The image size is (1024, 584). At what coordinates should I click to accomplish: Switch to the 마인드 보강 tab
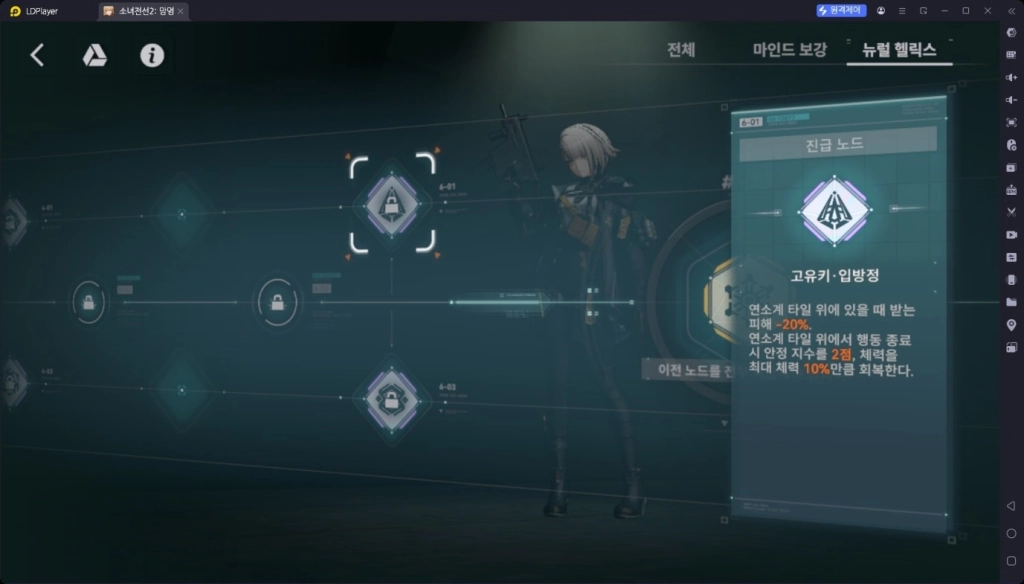pyautogui.click(x=789, y=50)
